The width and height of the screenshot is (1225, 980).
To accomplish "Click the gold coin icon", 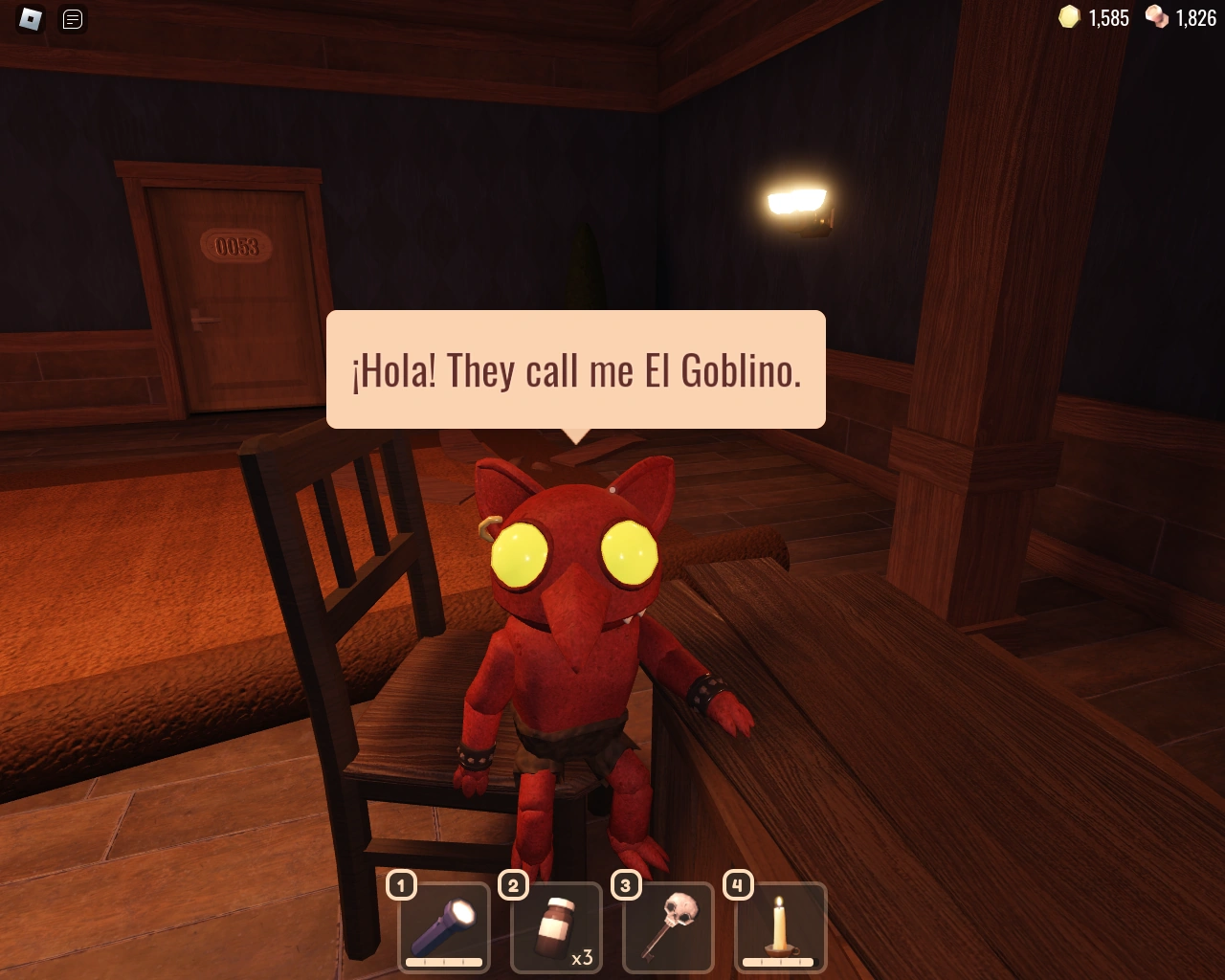I will pyautogui.click(x=1069, y=17).
